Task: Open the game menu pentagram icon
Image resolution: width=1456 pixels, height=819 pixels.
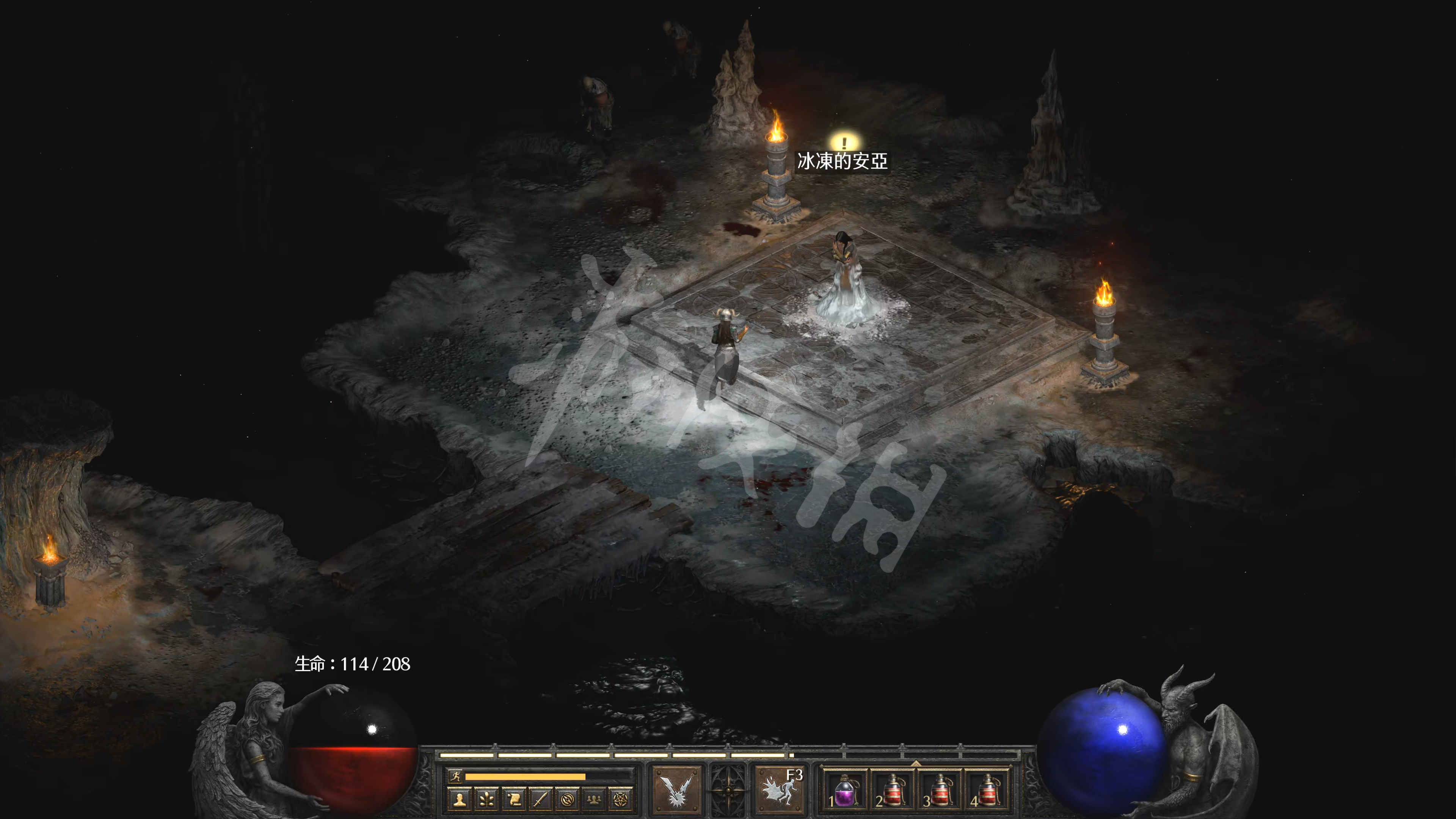Action: coord(620,799)
